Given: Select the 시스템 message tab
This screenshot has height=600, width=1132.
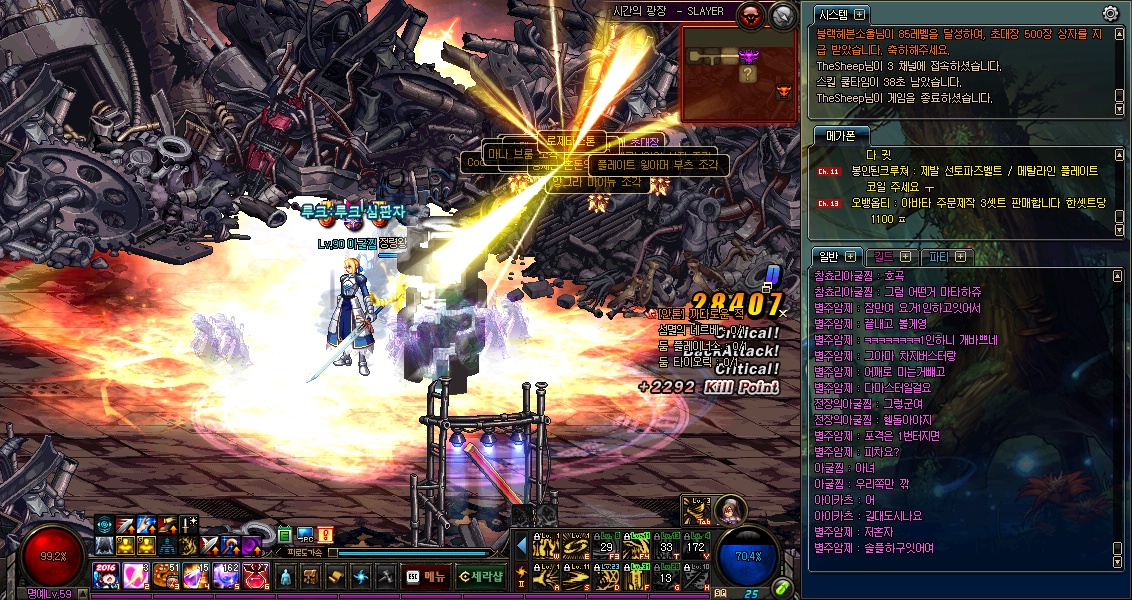Looking at the screenshot, I should (839, 14).
